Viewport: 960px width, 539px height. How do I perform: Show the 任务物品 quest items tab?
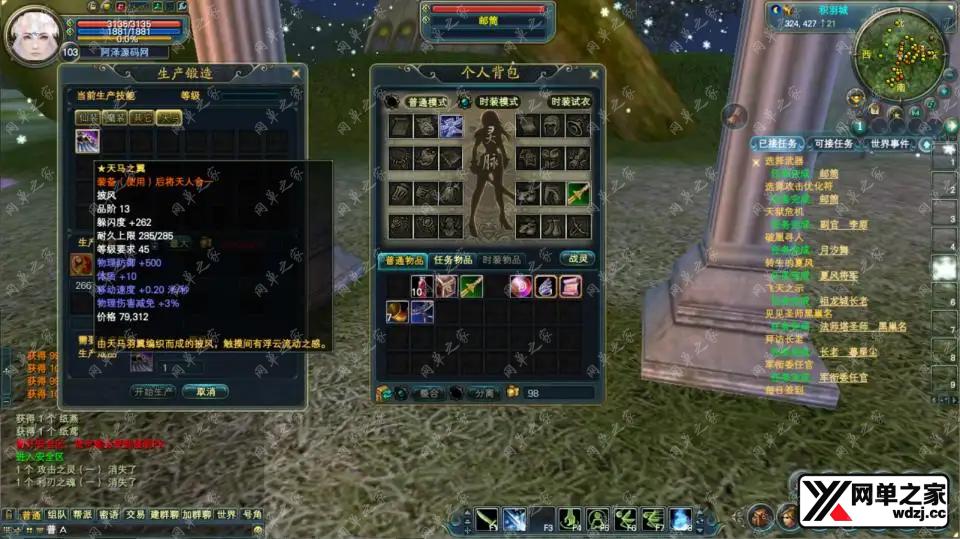[453, 260]
